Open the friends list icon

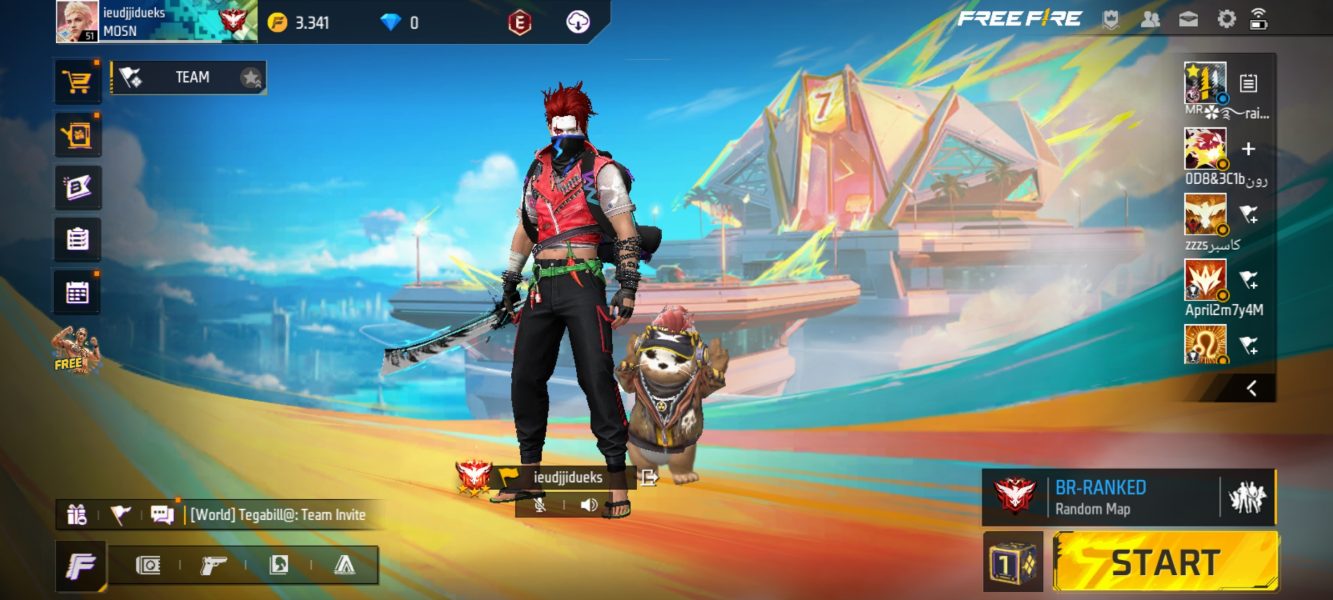(x=1150, y=19)
